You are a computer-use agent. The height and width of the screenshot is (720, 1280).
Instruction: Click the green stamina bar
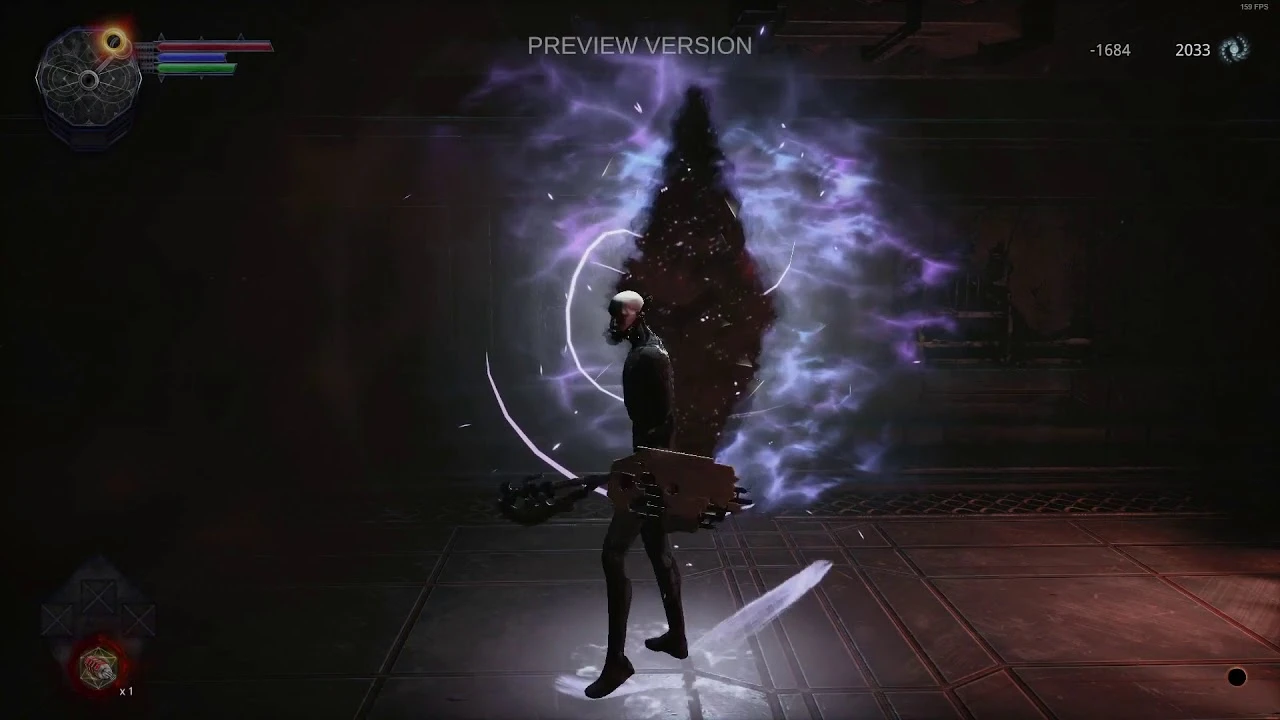(197, 68)
